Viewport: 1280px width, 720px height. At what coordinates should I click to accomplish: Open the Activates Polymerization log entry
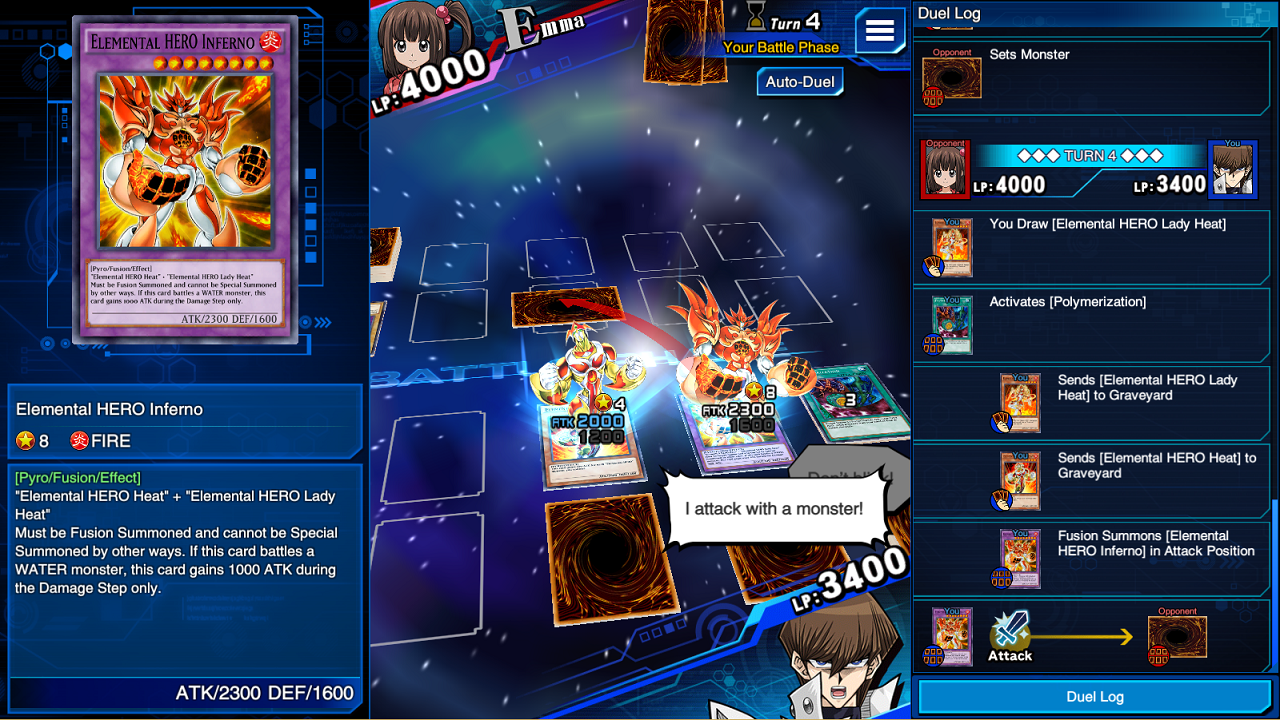point(1092,325)
